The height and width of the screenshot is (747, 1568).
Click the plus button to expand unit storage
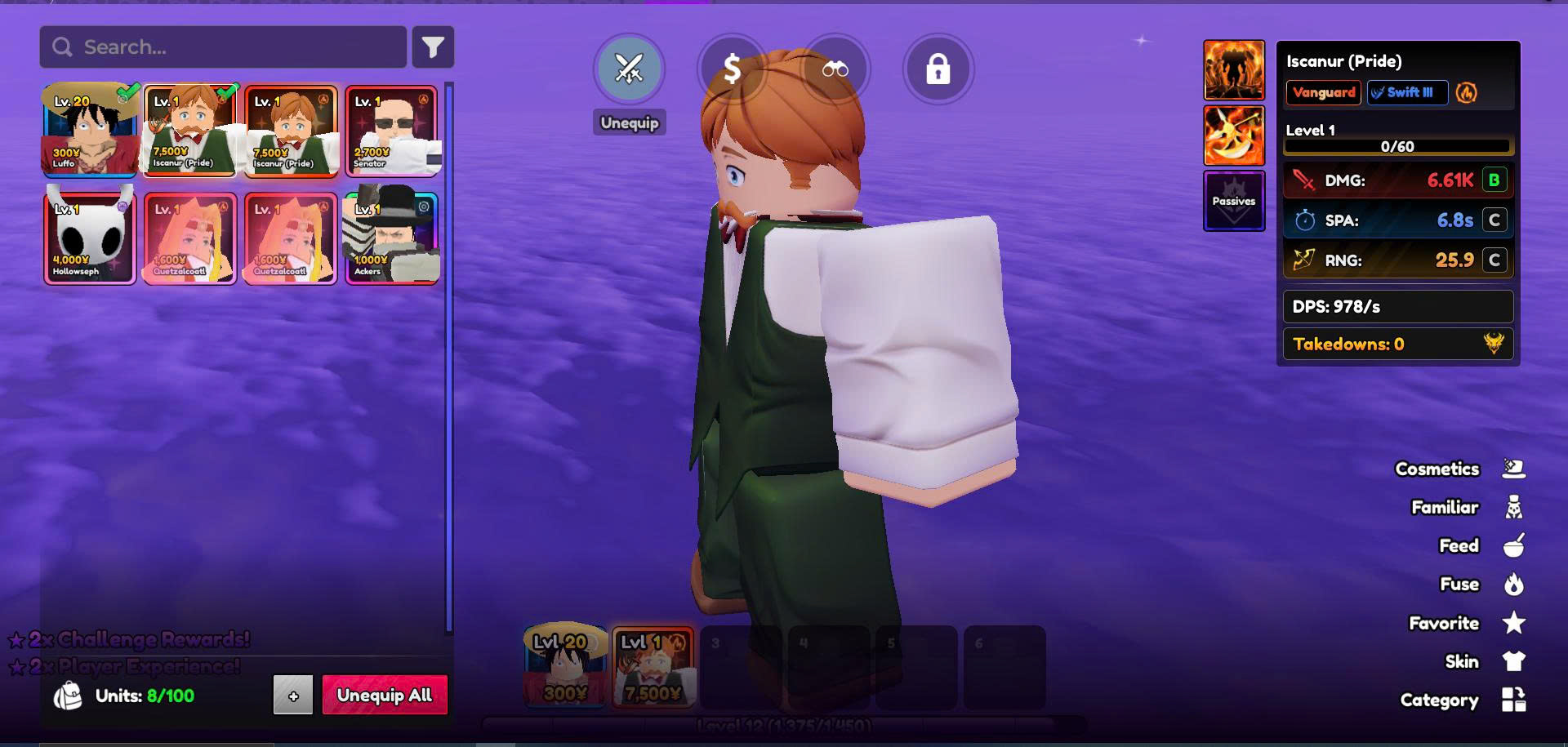coord(293,696)
